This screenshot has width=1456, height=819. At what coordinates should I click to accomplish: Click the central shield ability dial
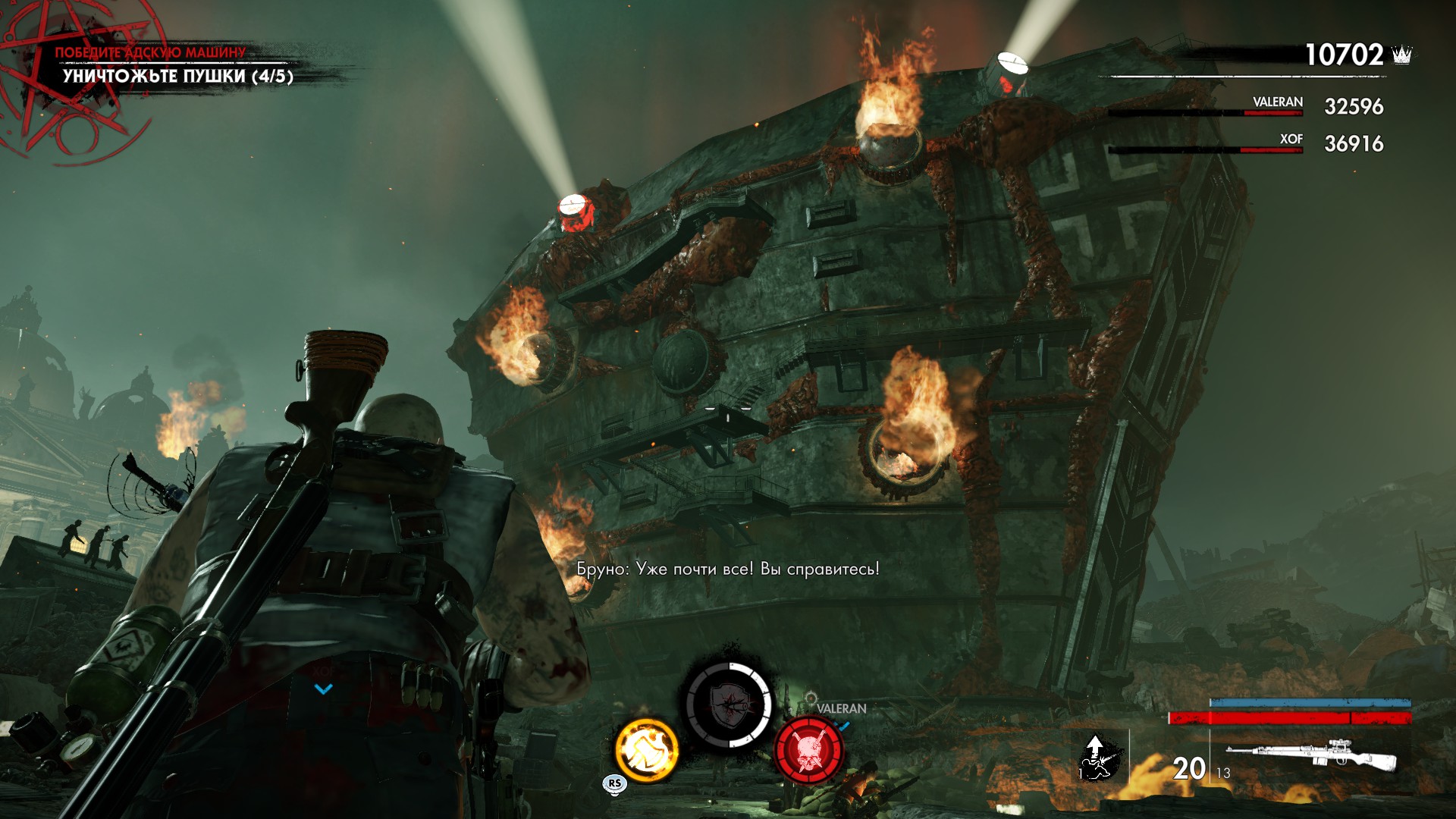click(x=729, y=704)
